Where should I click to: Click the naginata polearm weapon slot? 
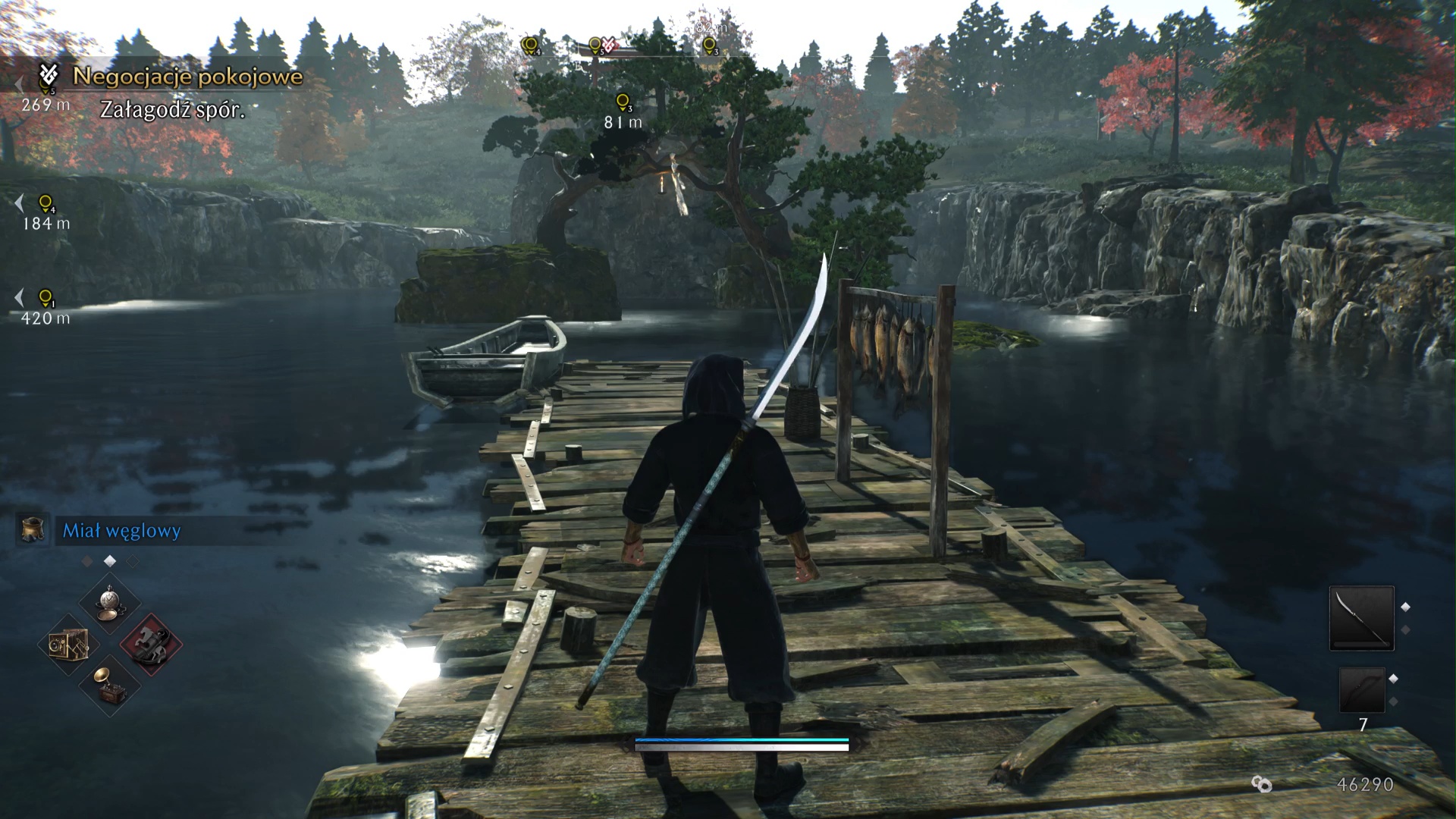pyautogui.click(x=1361, y=618)
